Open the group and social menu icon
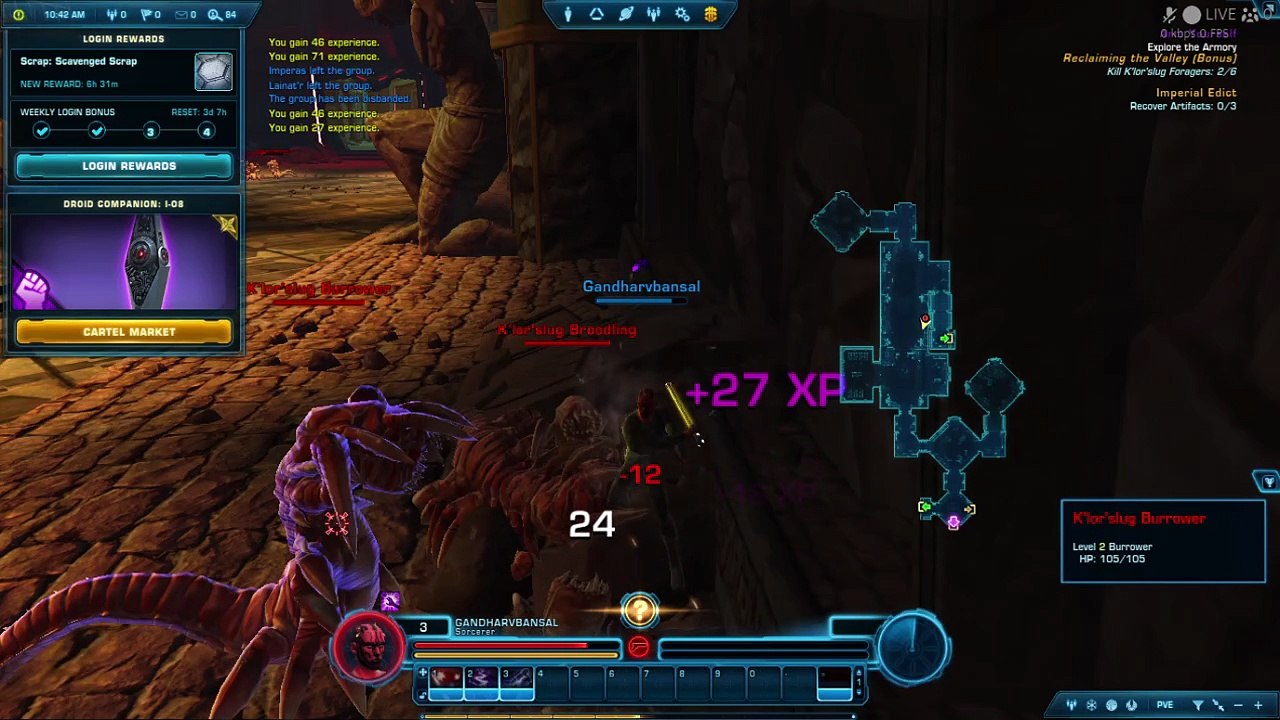The width and height of the screenshot is (1280, 720). coord(654,14)
